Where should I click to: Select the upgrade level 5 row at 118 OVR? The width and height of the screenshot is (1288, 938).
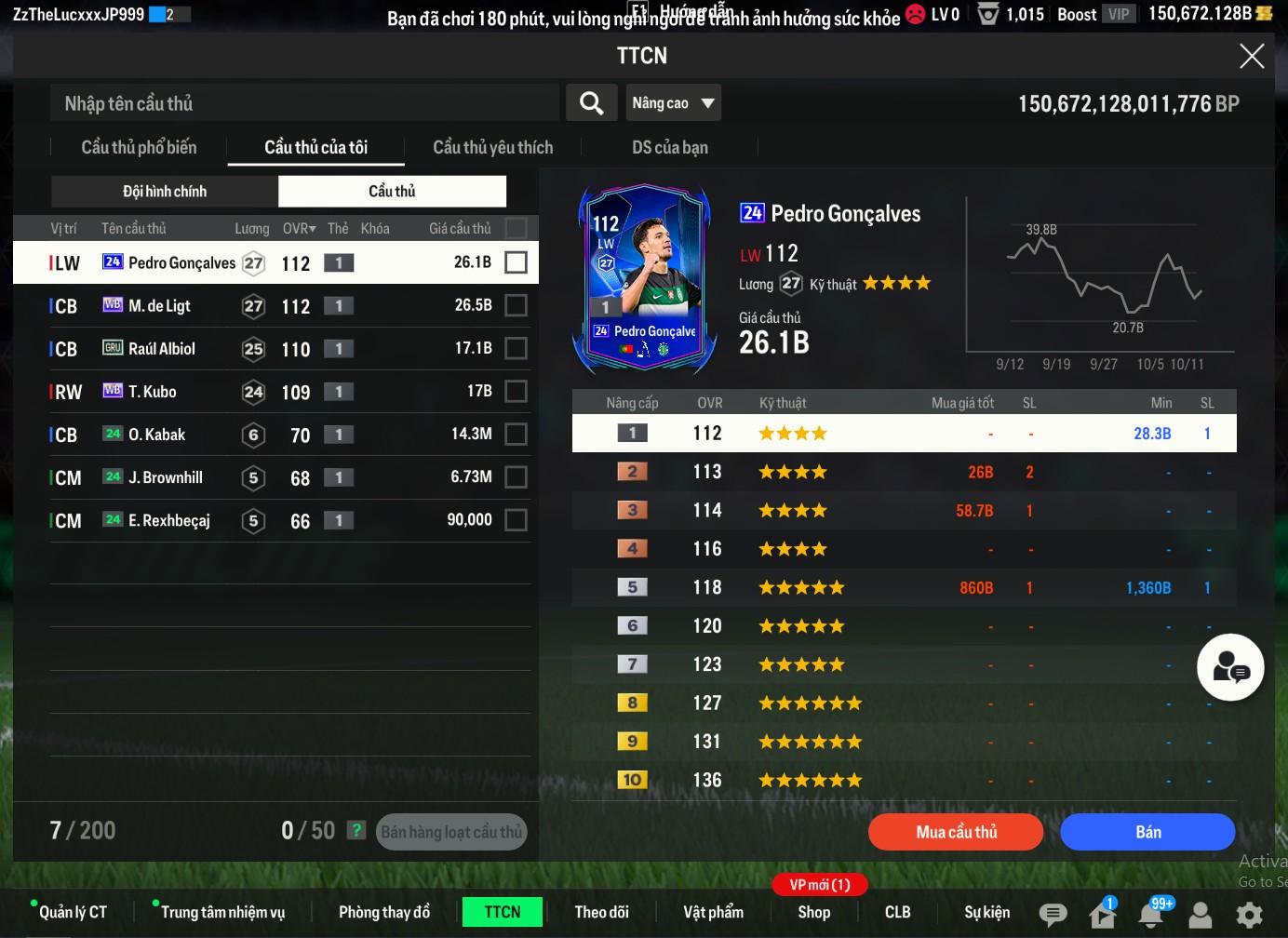click(903, 588)
